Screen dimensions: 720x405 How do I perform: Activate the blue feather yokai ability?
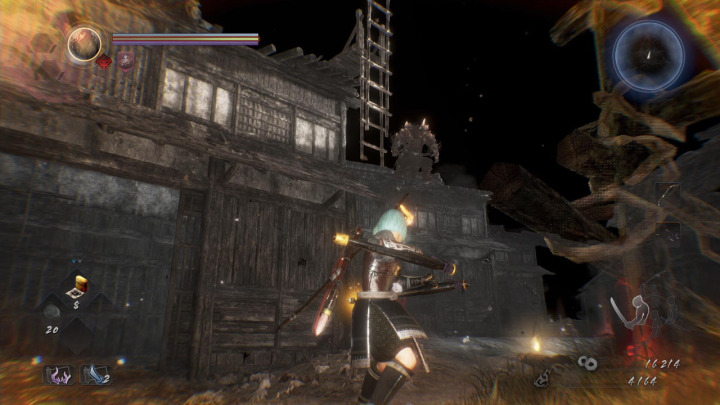95,374
